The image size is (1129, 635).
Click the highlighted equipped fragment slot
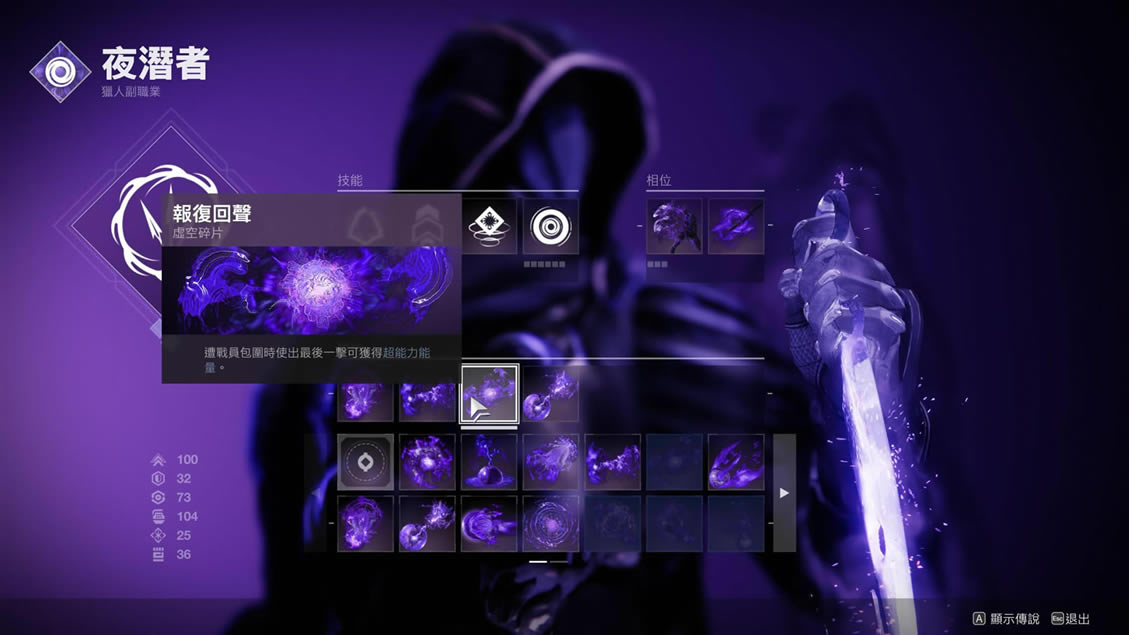pyautogui.click(x=489, y=393)
